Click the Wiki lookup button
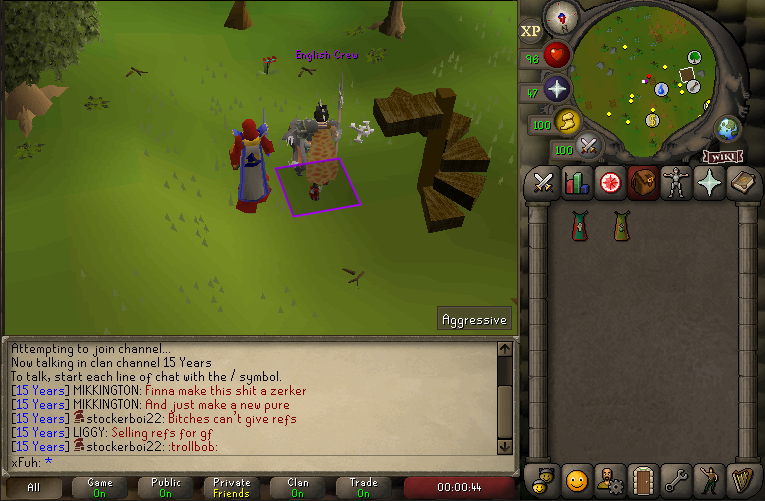 click(724, 156)
